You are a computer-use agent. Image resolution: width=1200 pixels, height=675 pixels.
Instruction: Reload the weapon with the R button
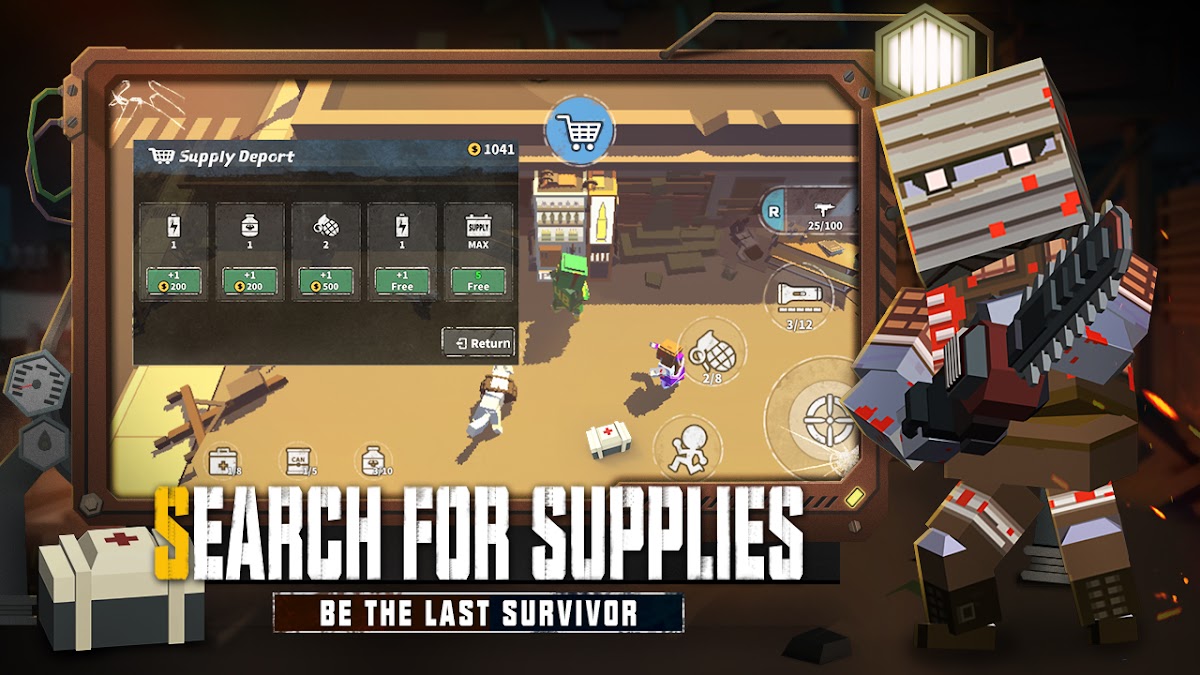coord(773,211)
